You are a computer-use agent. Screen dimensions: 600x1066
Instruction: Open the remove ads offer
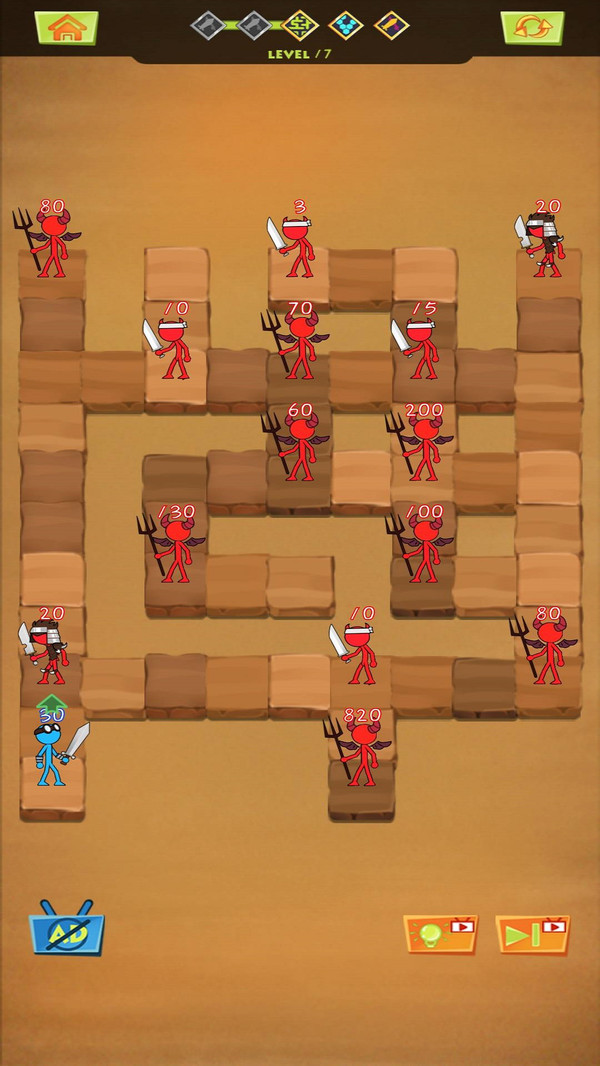point(67,930)
